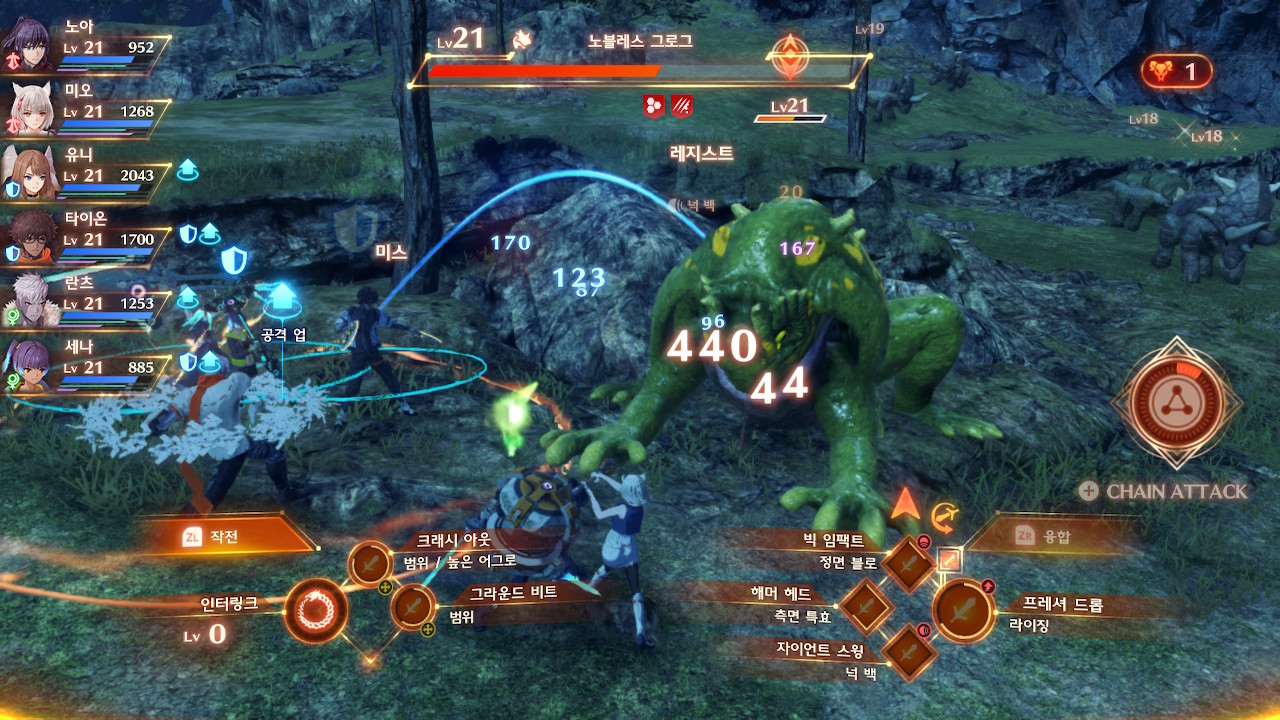
Task: Use the 크래시 아웃 art icon
Action: [370, 563]
